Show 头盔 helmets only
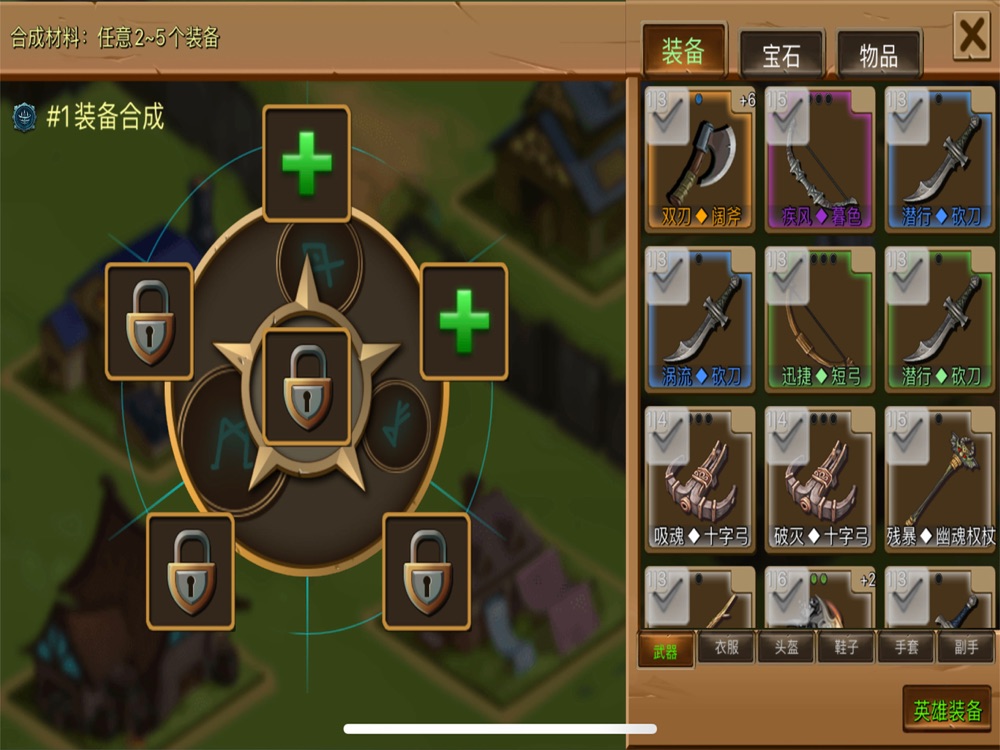Viewport: 1000px width, 750px height. point(786,648)
